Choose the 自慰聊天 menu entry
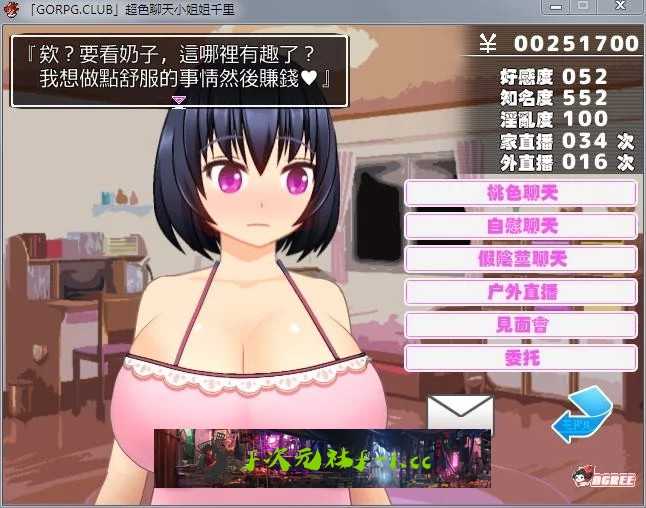Viewport: 646px width, 508px height. tap(521, 226)
